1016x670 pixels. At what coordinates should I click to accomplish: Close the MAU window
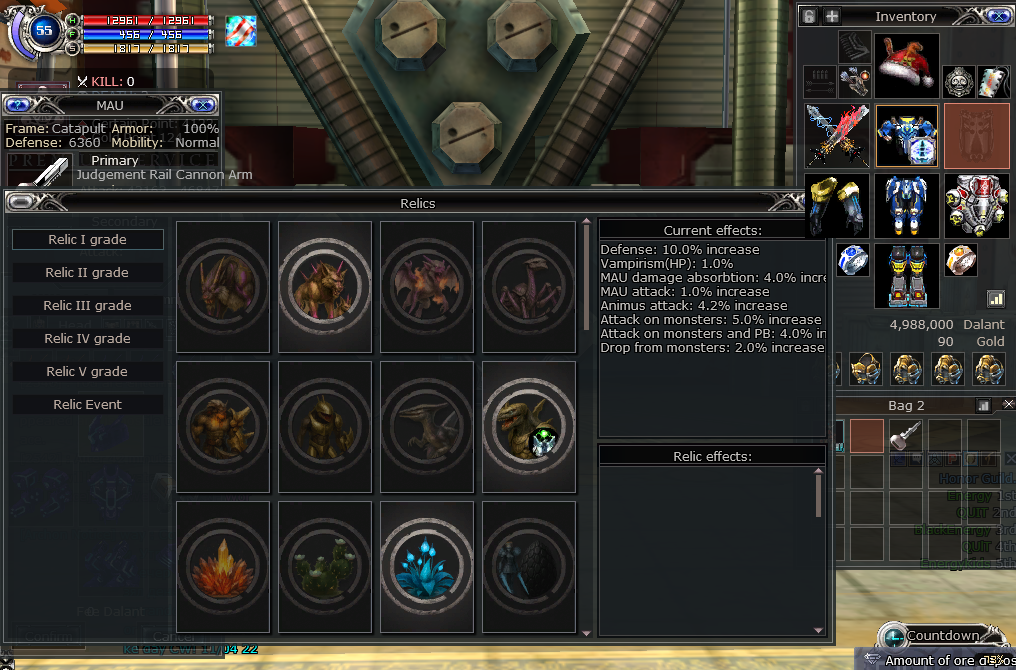pyautogui.click(x=203, y=104)
